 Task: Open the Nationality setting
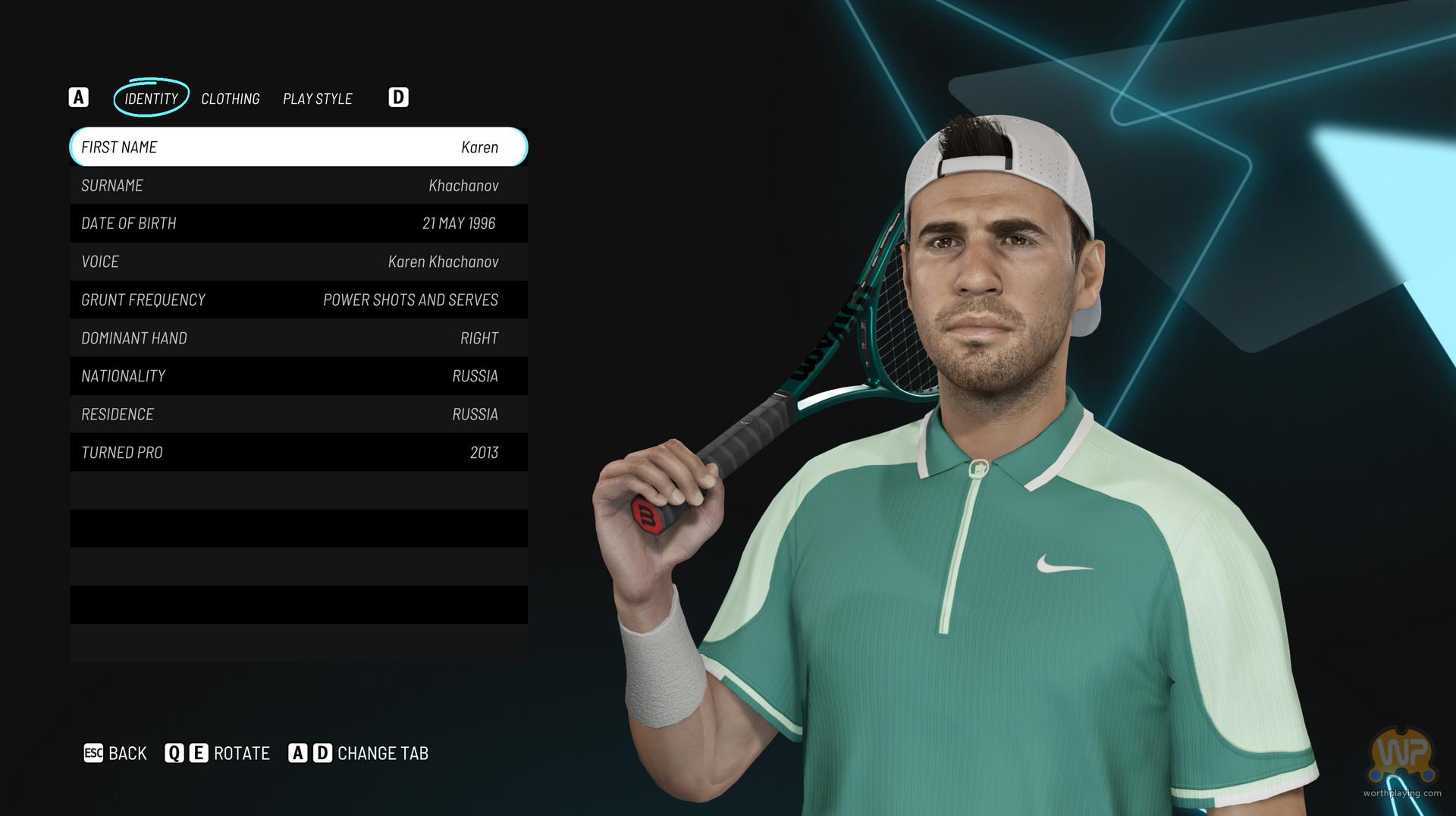pyautogui.click(x=299, y=376)
